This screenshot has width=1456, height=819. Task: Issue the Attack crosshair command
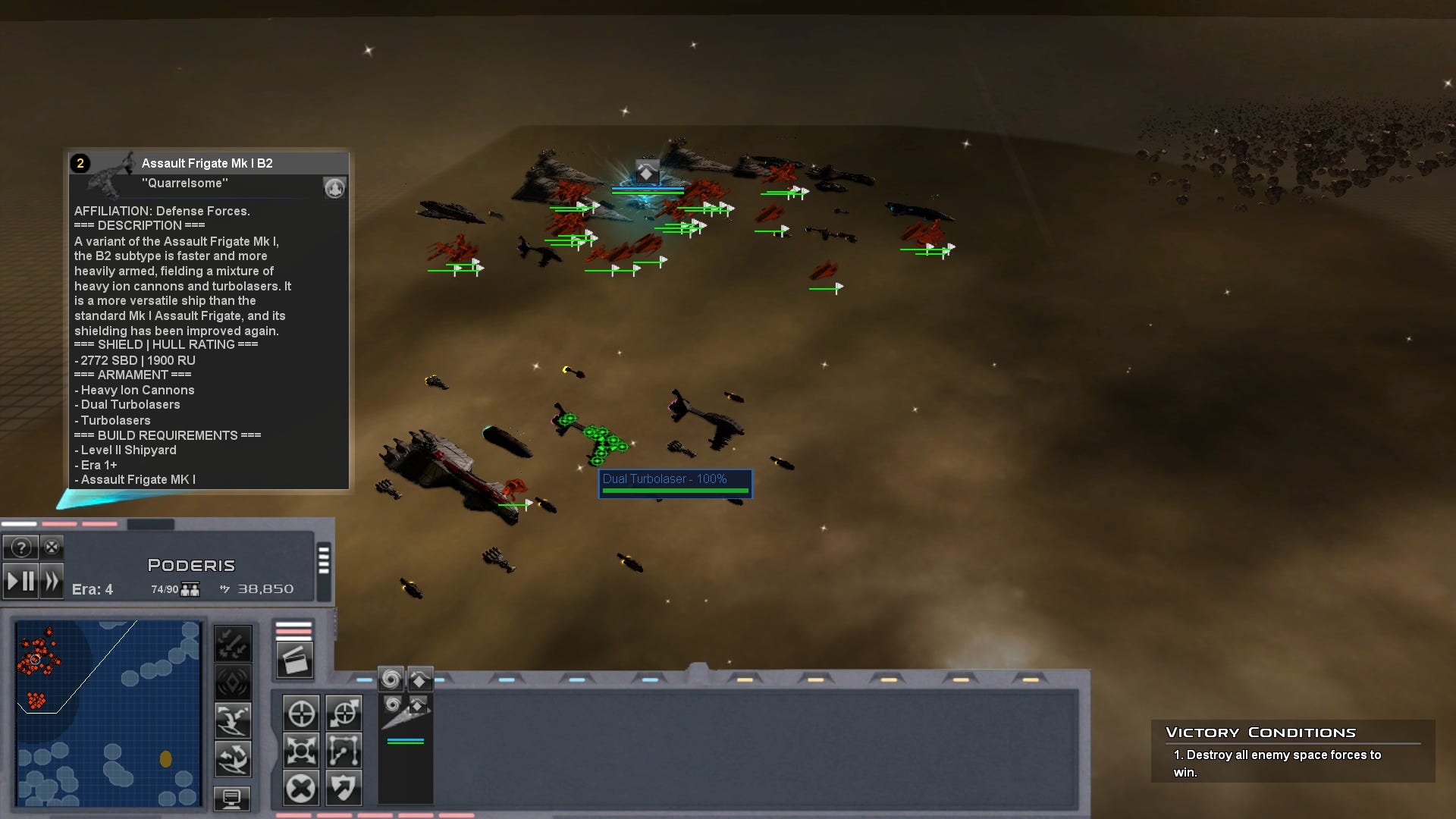point(302,713)
